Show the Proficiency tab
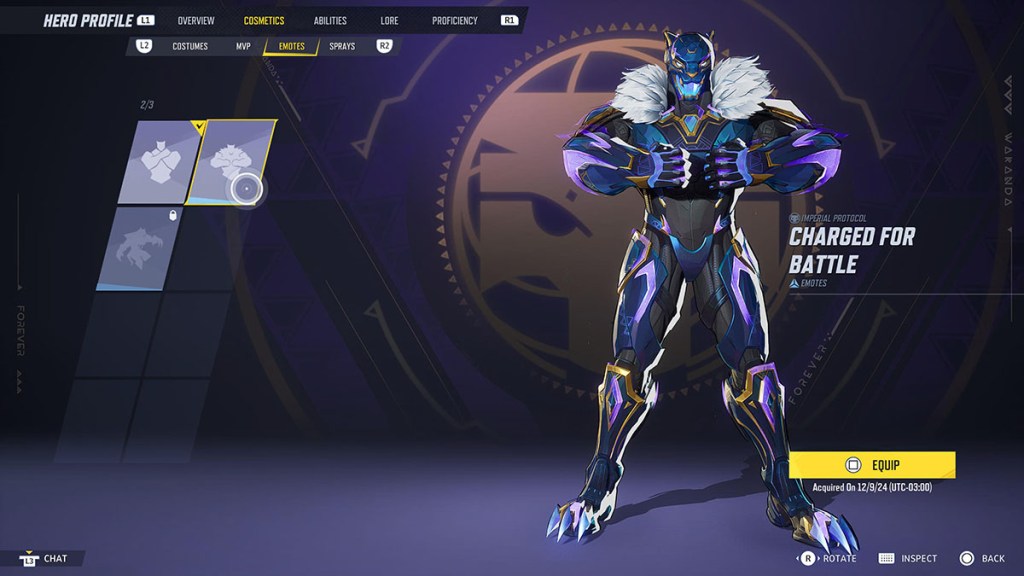Viewport: 1024px width, 576px height. (455, 20)
